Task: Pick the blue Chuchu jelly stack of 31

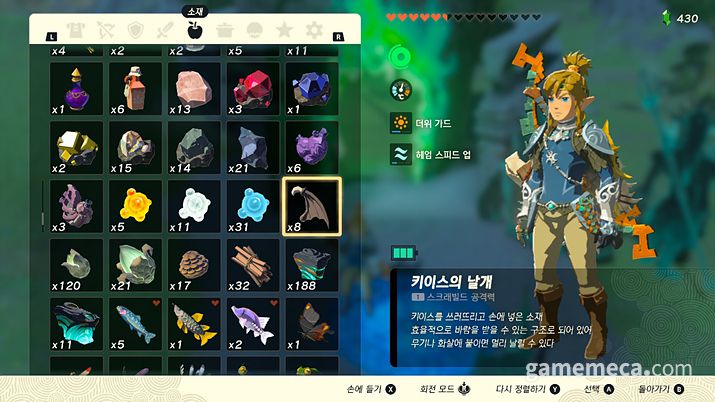Action: (x=254, y=206)
